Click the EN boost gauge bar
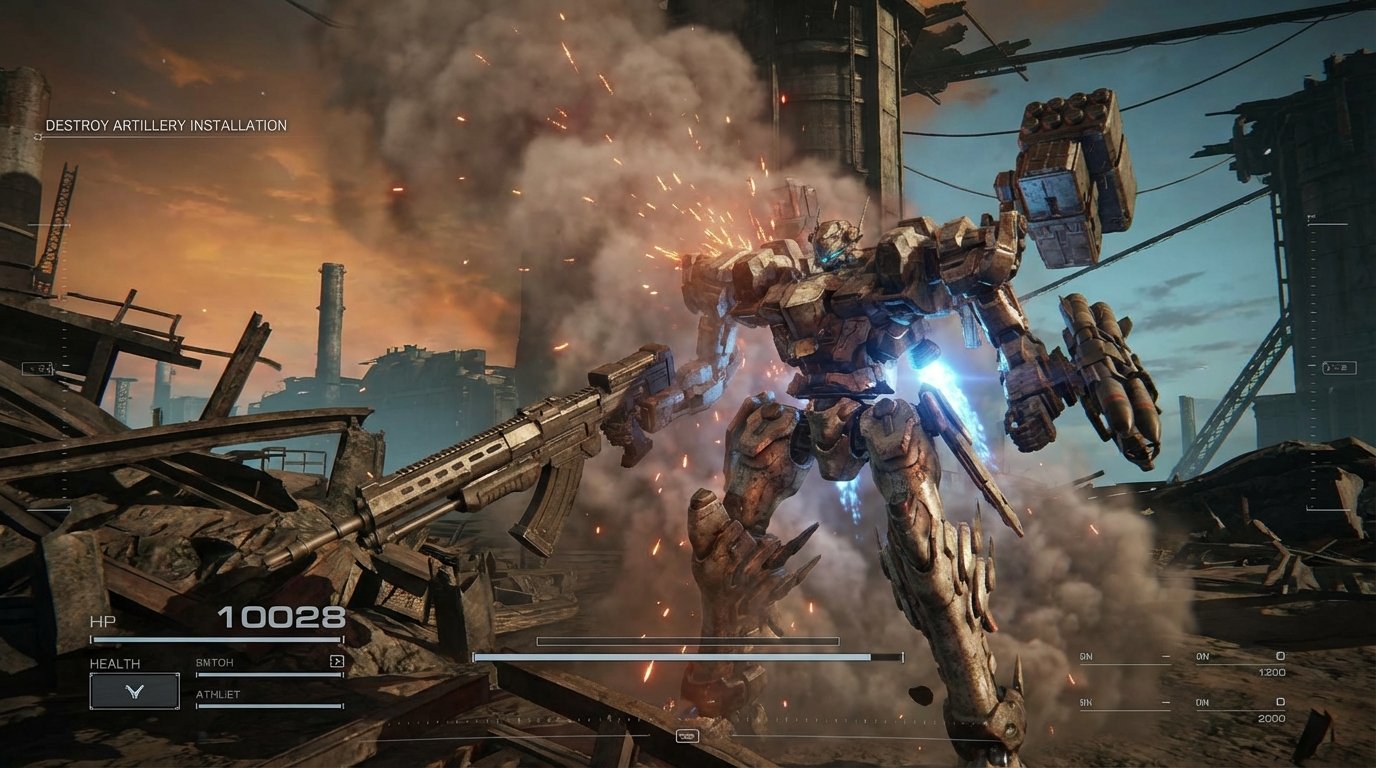The image size is (1376, 768). click(680, 656)
